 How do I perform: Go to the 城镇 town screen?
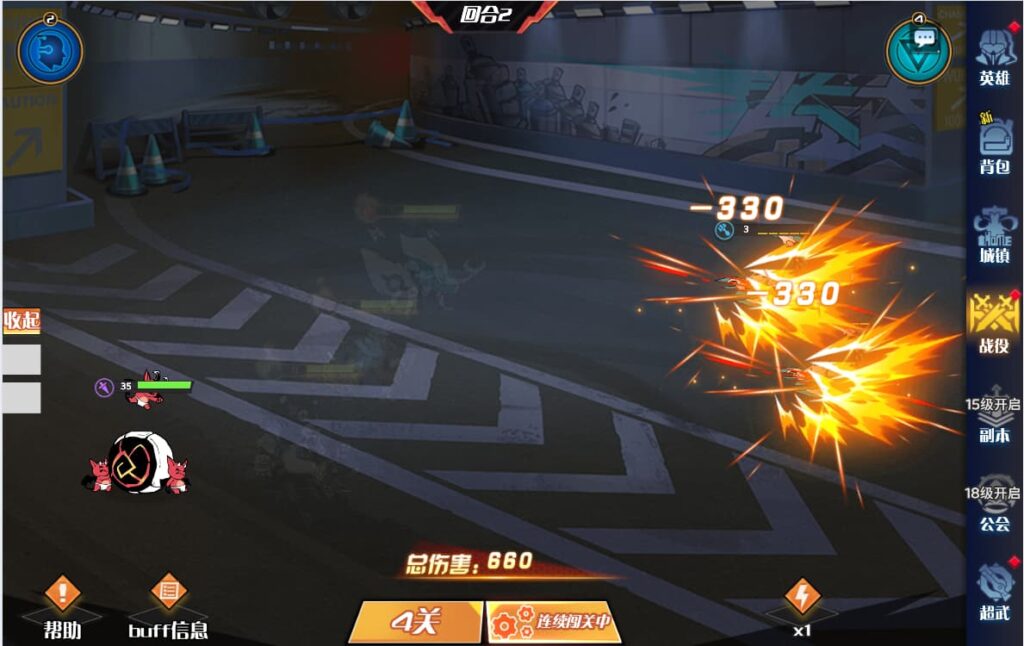click(994, 235)
